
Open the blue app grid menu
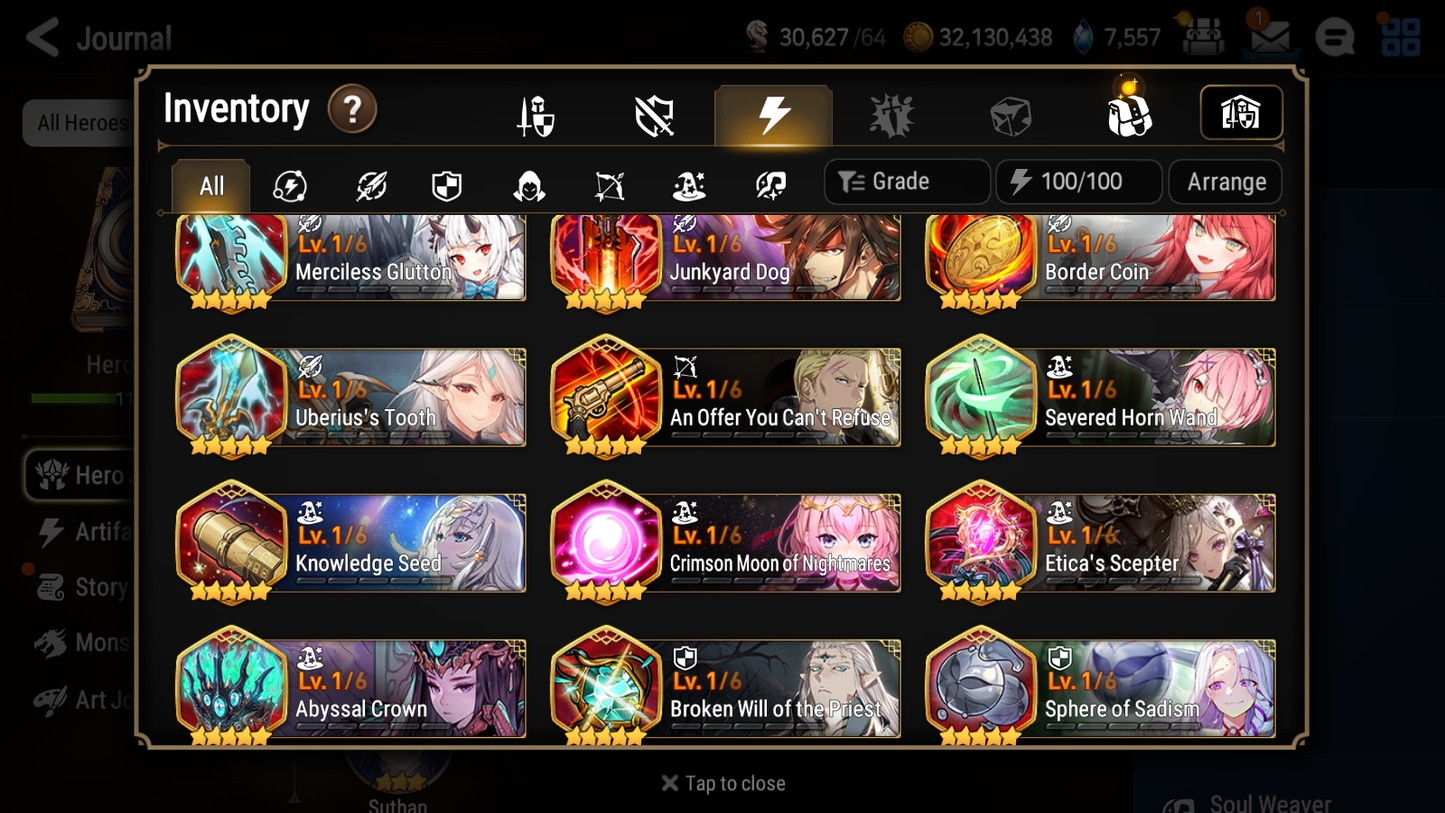(1399, 37)
